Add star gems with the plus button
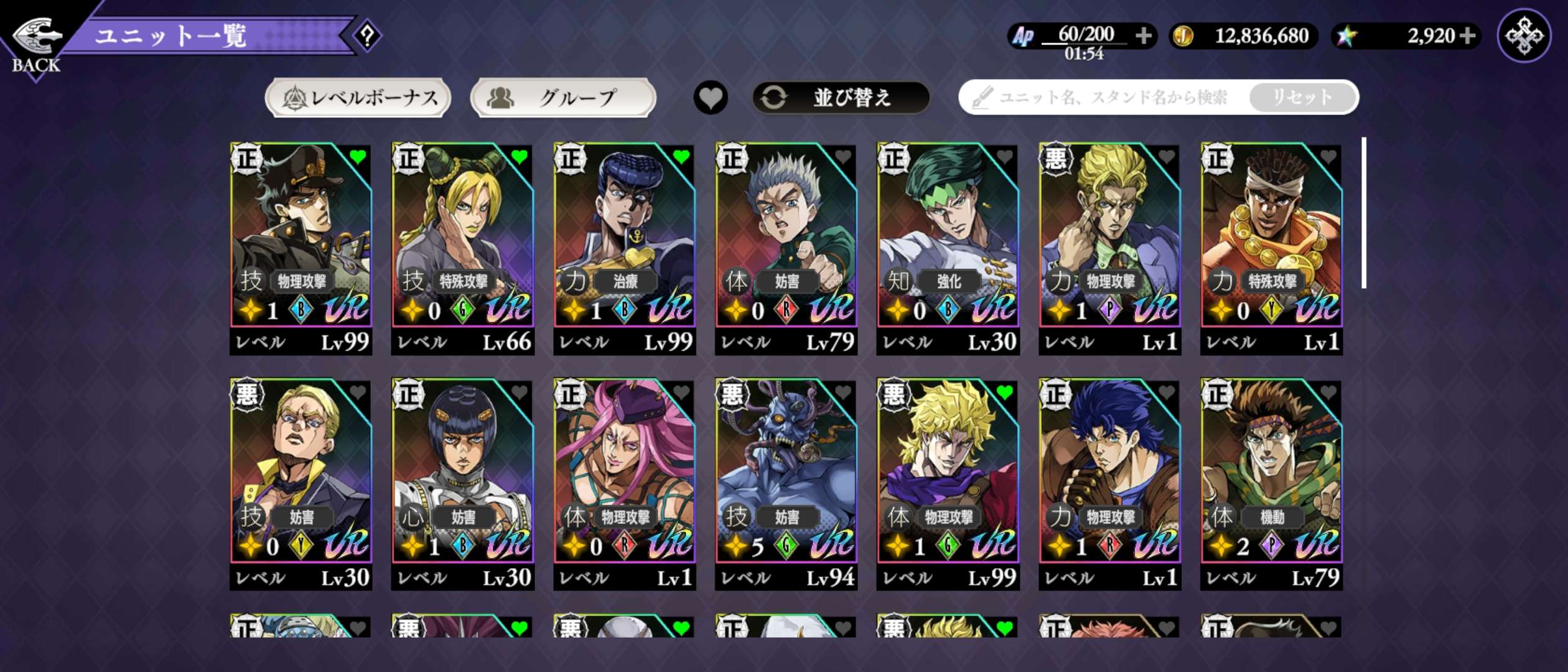The width and height of the screenshot is (1568, 672). pos(1467,36)
